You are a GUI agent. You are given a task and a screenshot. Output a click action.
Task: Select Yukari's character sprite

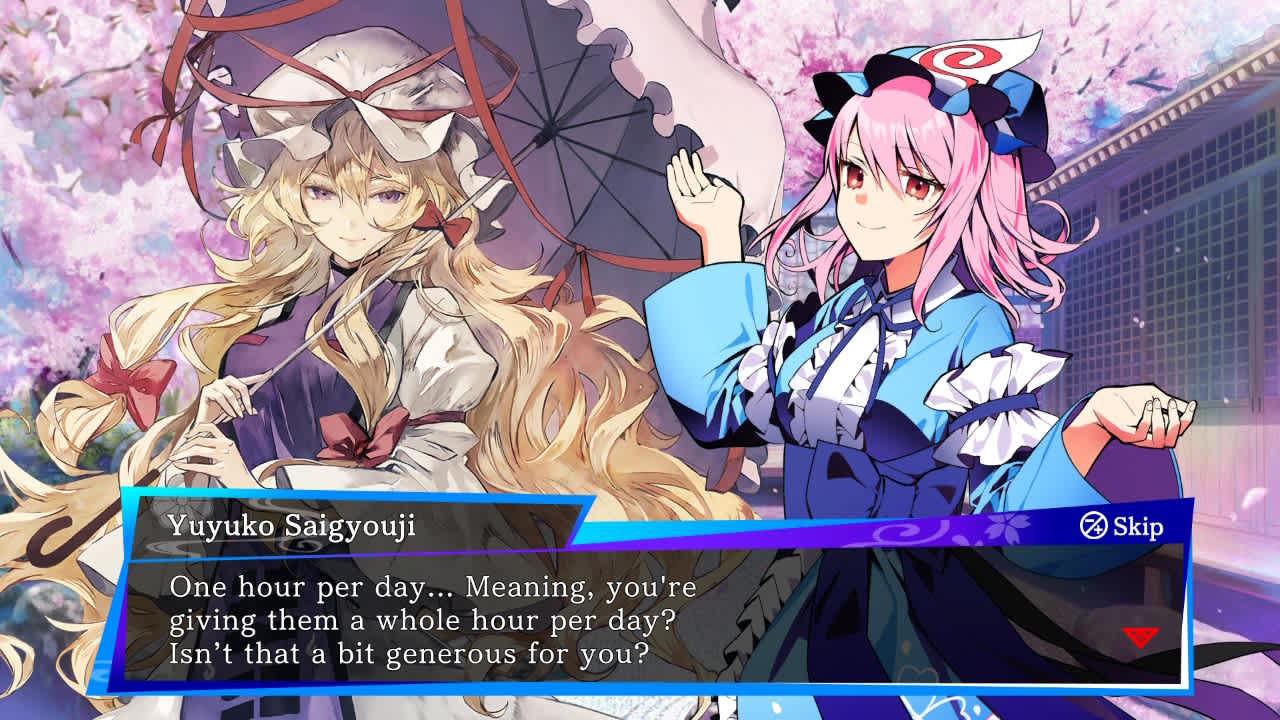pyautogui.click(x=330, y=300)
